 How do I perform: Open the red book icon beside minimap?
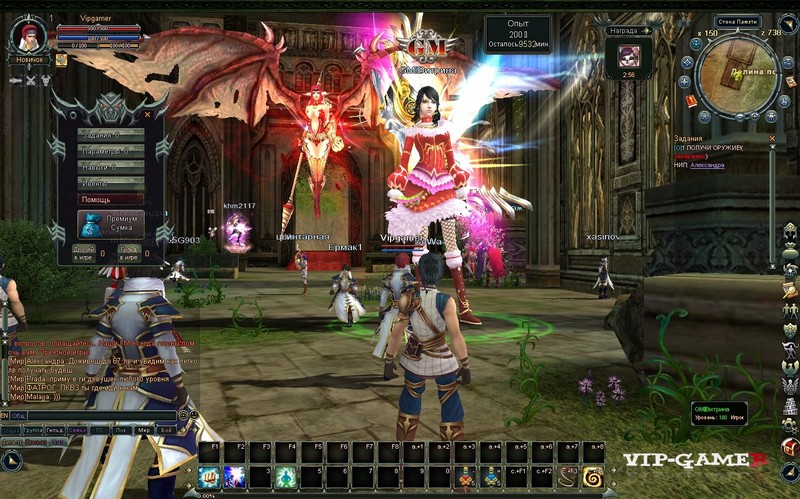coord(690,100)
